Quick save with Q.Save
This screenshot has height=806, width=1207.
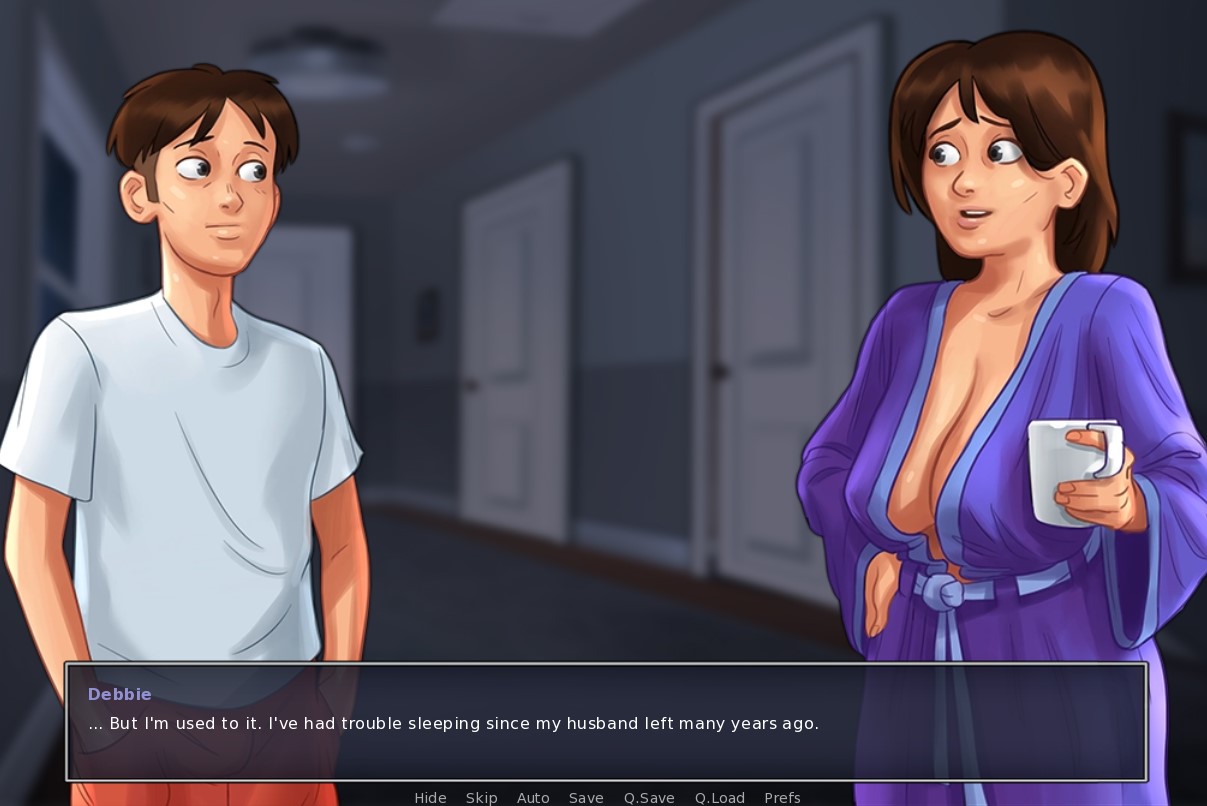coord(649,797)
